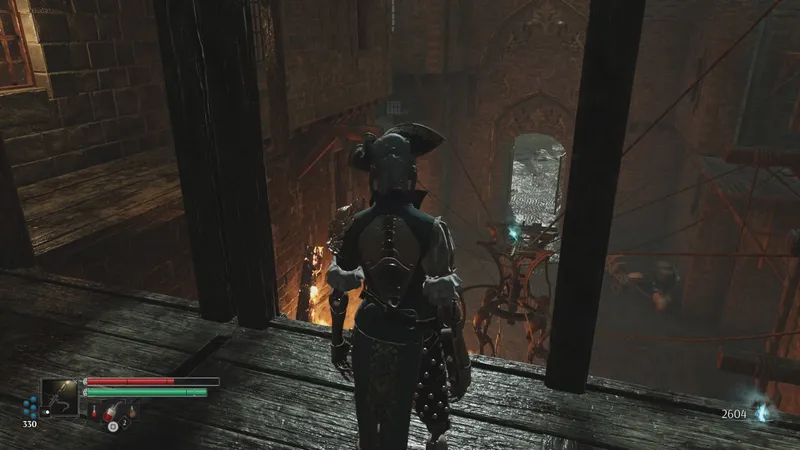The image size is (800, 450).
Task: Click the blue alchemical capsules icon
Action: point(30,407)
